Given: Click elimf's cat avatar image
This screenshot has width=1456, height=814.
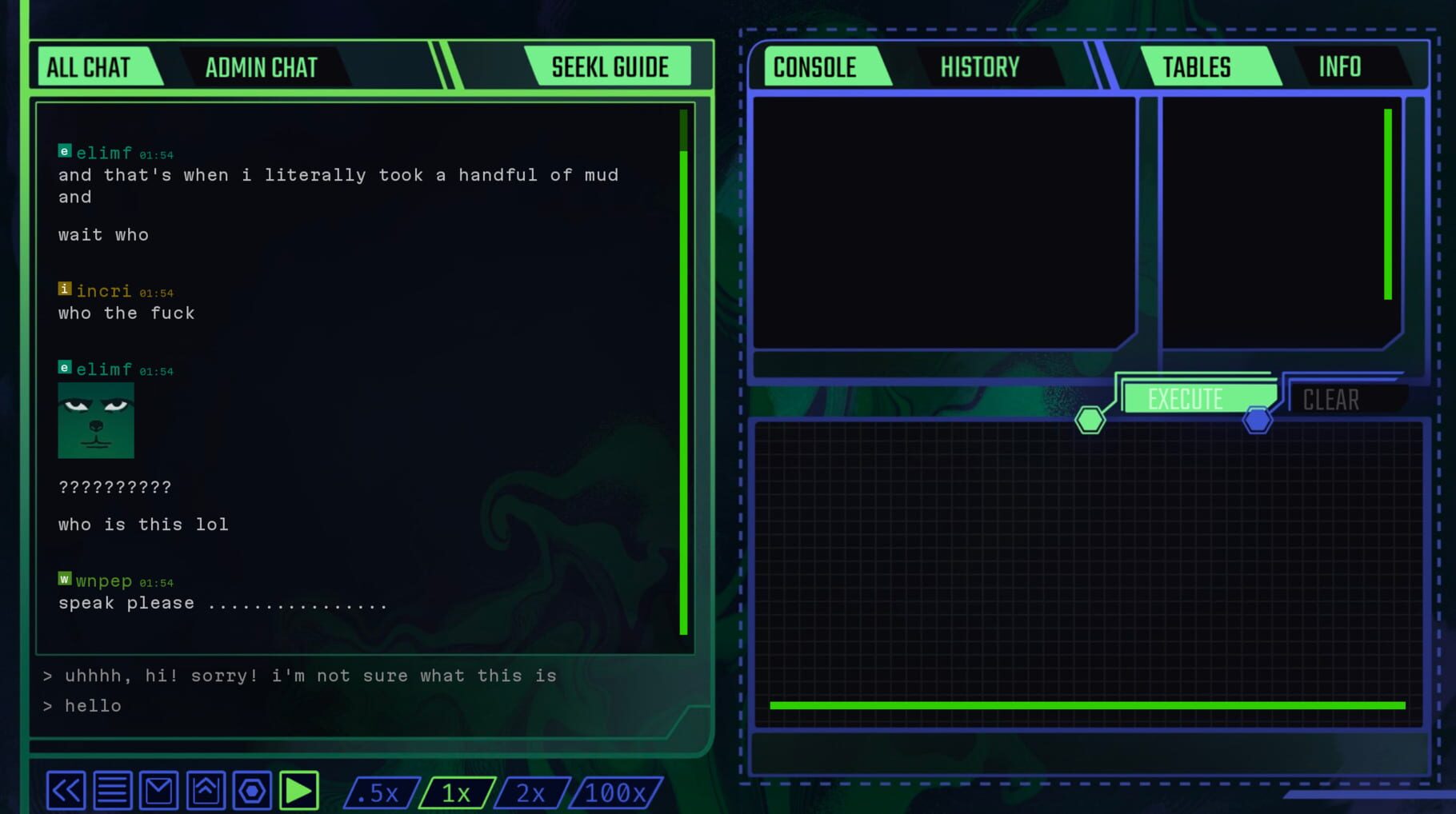Looking at the screenshot, I should (95, 421).
